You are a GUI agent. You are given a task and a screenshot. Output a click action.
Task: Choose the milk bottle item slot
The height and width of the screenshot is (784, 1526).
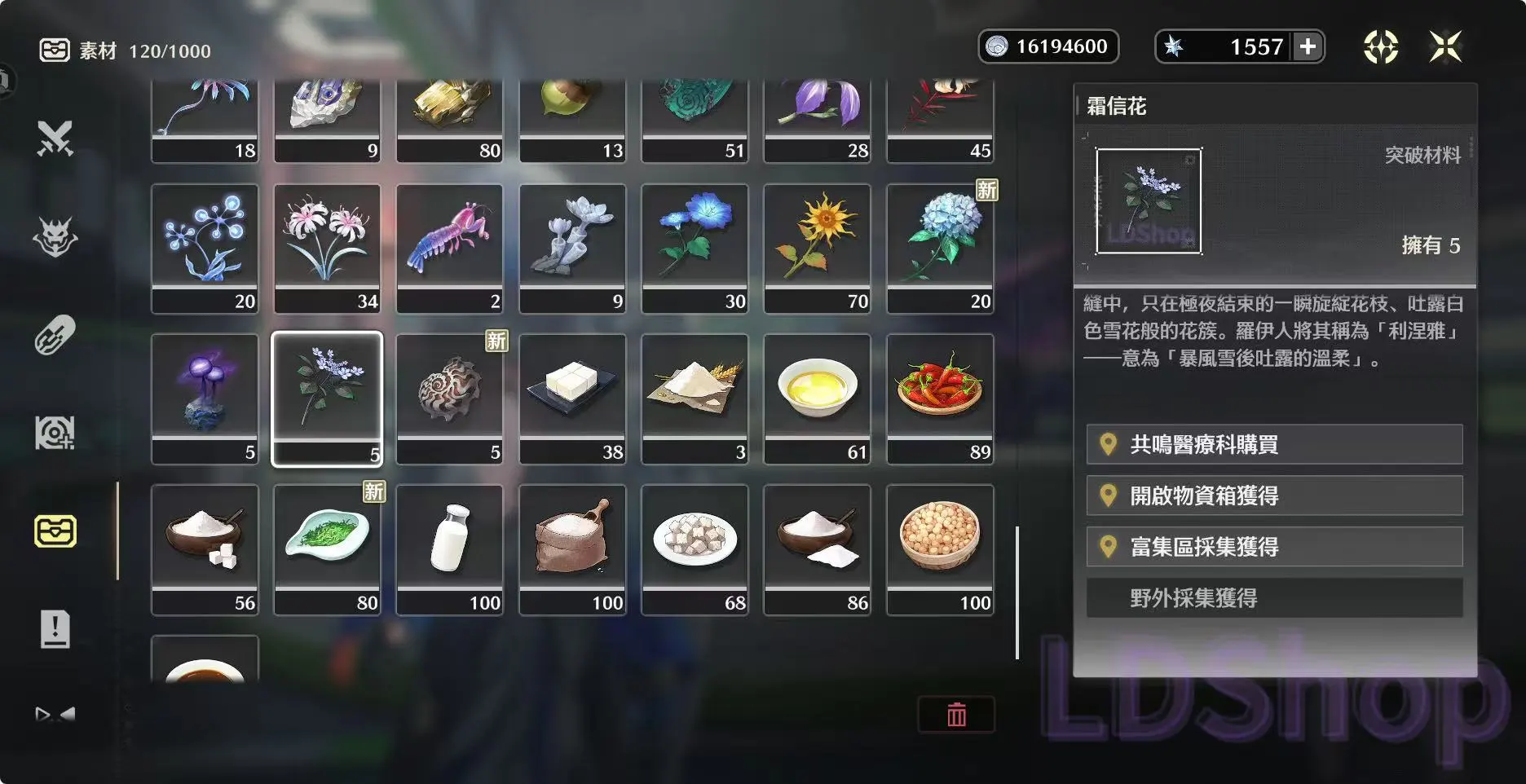tap(450, 549)
